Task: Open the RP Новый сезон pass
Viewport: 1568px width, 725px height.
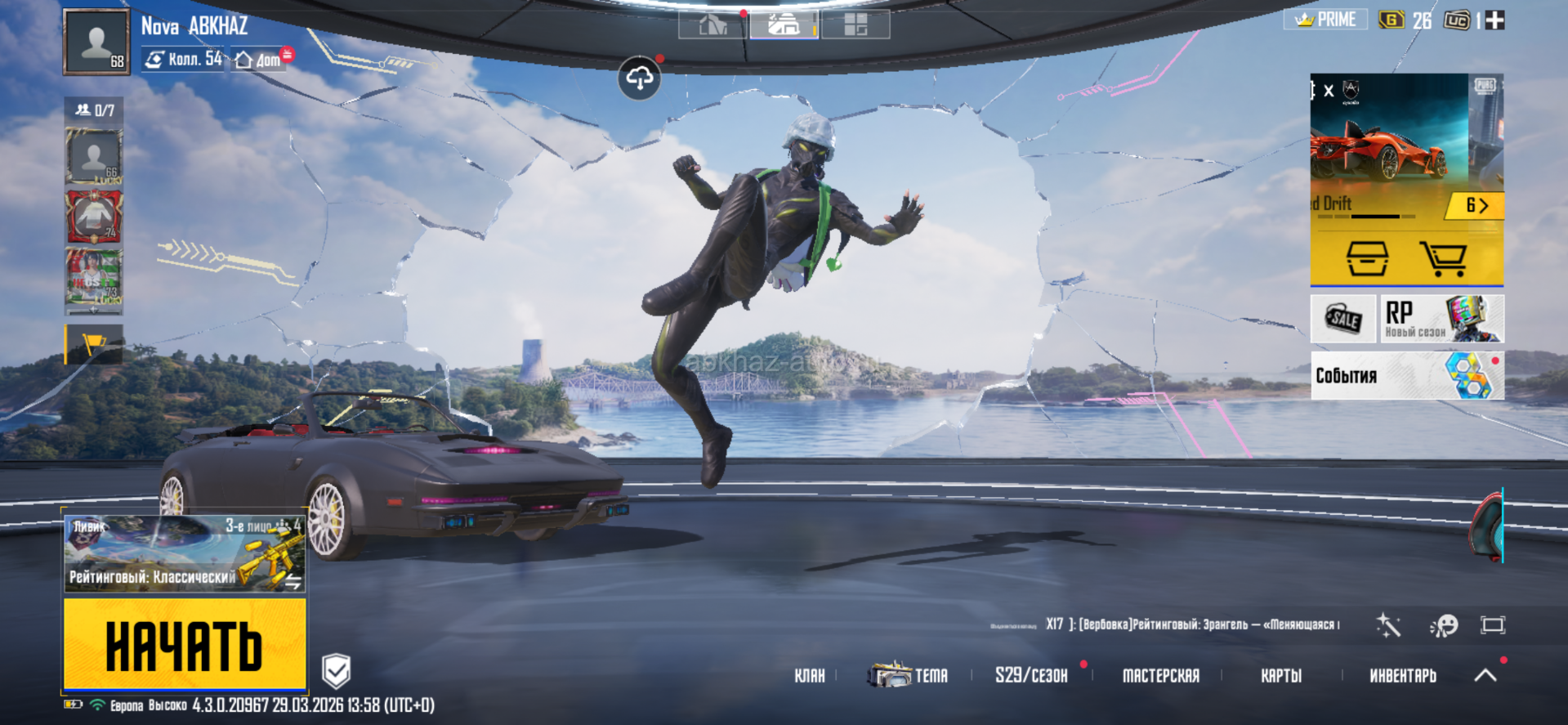Action: click(x=1442, y=319)
